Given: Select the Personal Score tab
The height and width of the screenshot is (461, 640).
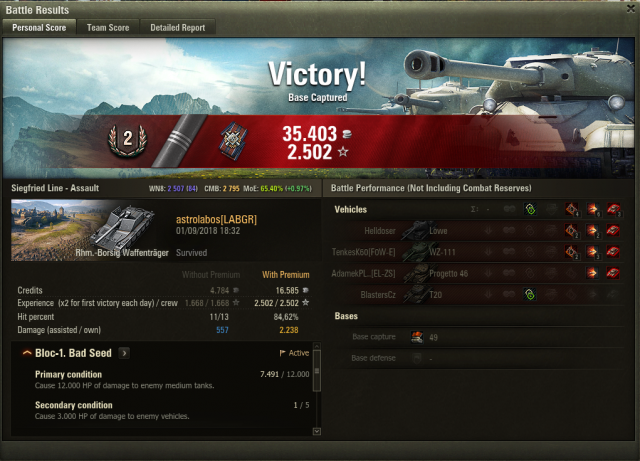Looking at the screenshot, I should (39, 28).
